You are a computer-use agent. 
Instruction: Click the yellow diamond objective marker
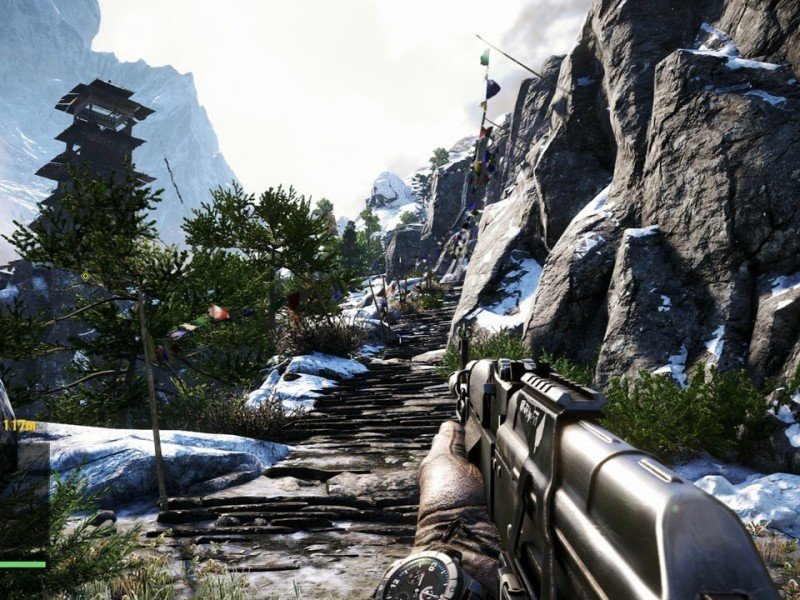point(85,276)
